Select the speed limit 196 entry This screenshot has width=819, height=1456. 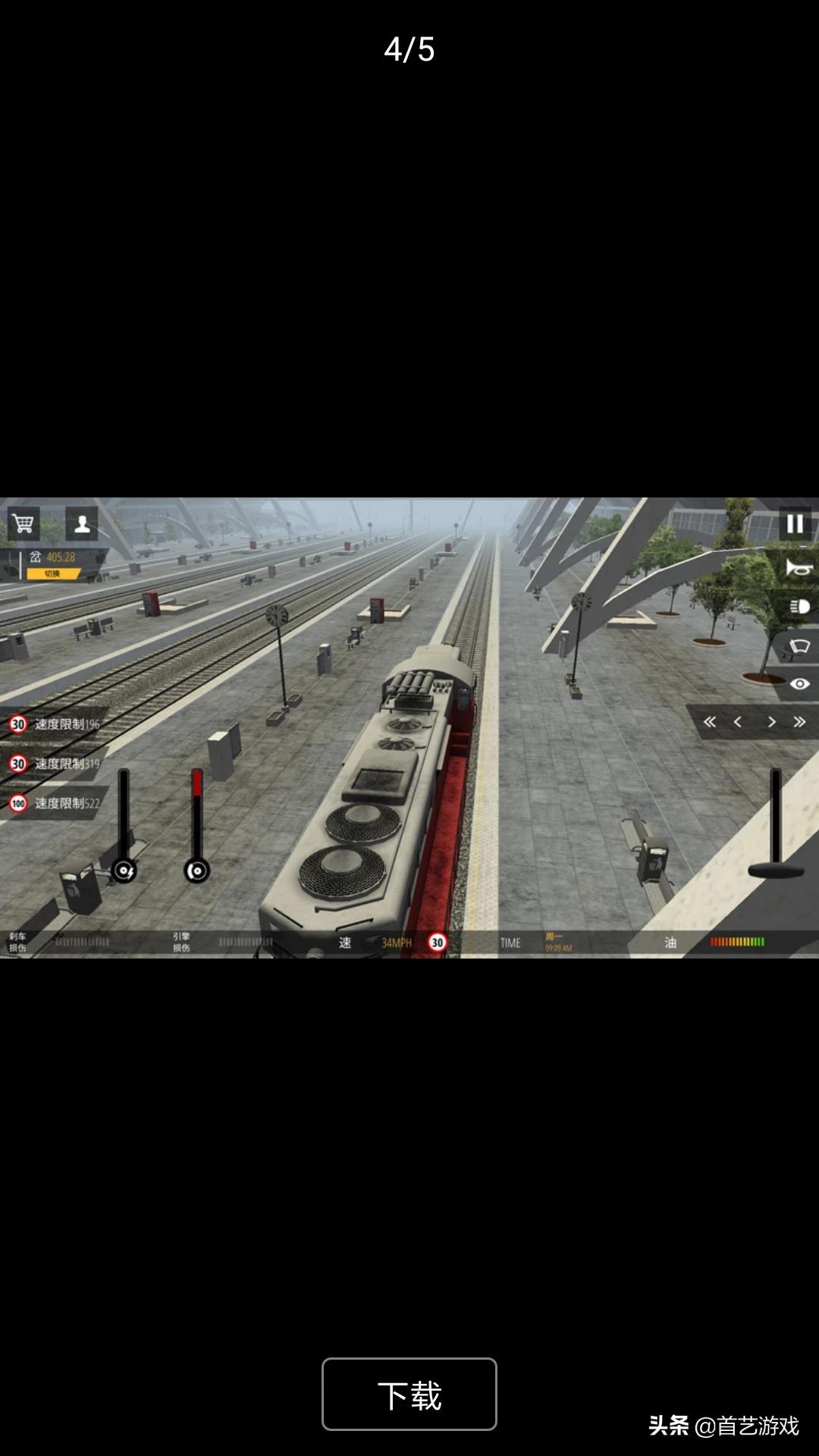[x=55, y=724]
